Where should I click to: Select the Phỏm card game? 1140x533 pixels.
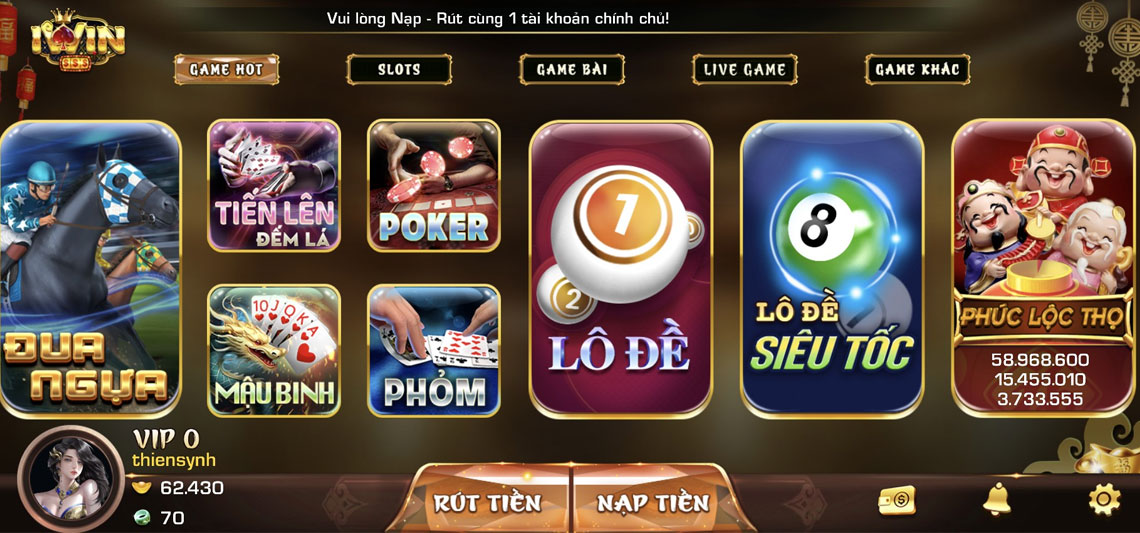pos(434,350)
